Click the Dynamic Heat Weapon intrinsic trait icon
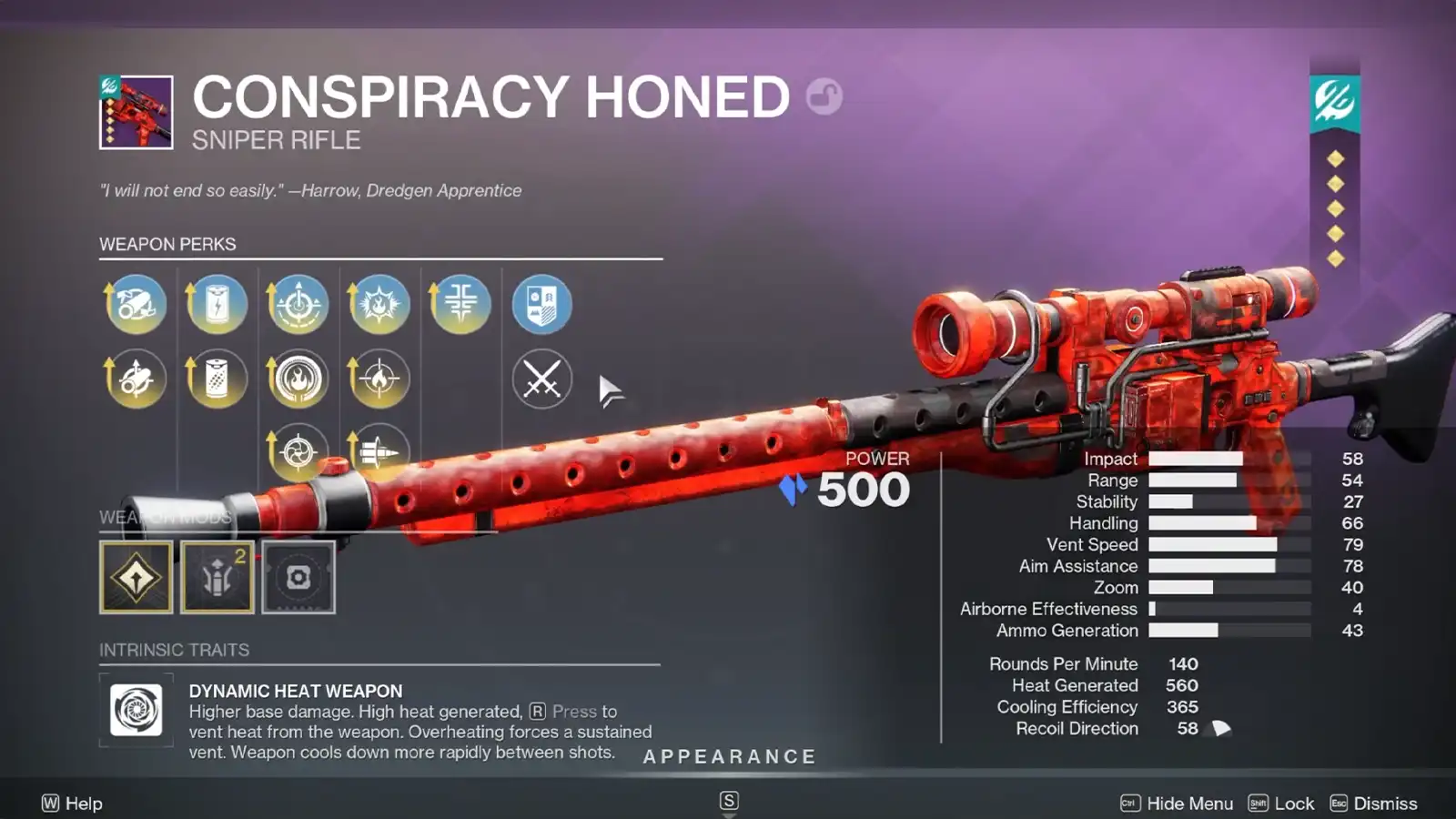 point(135,711)
